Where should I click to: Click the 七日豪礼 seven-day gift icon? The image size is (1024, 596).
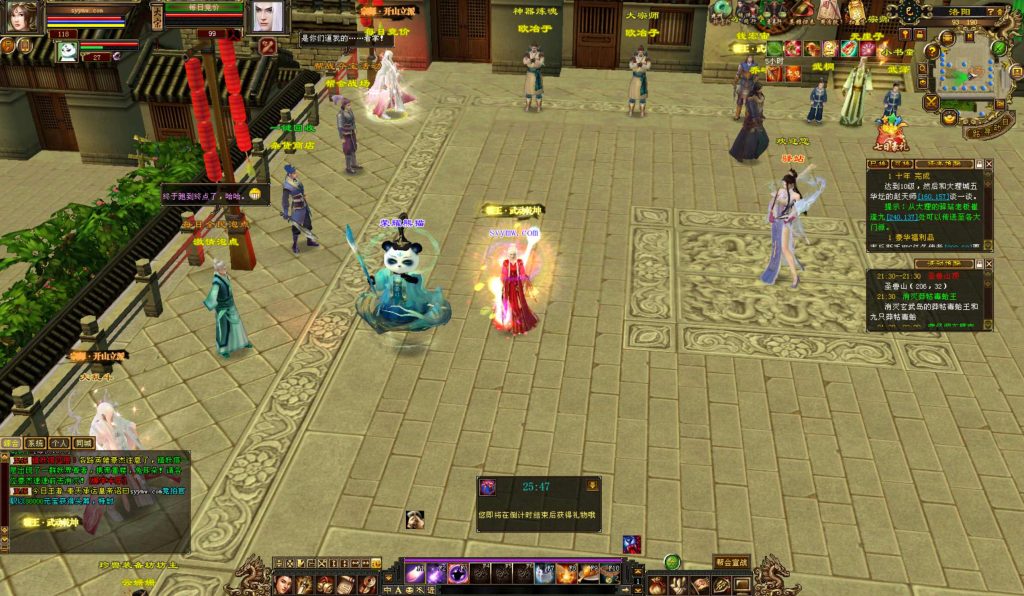coord(891,135)
